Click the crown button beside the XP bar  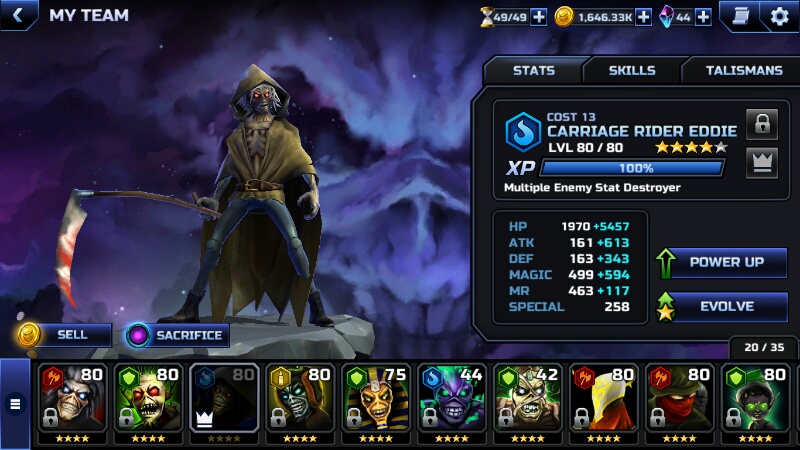(762, 162)
